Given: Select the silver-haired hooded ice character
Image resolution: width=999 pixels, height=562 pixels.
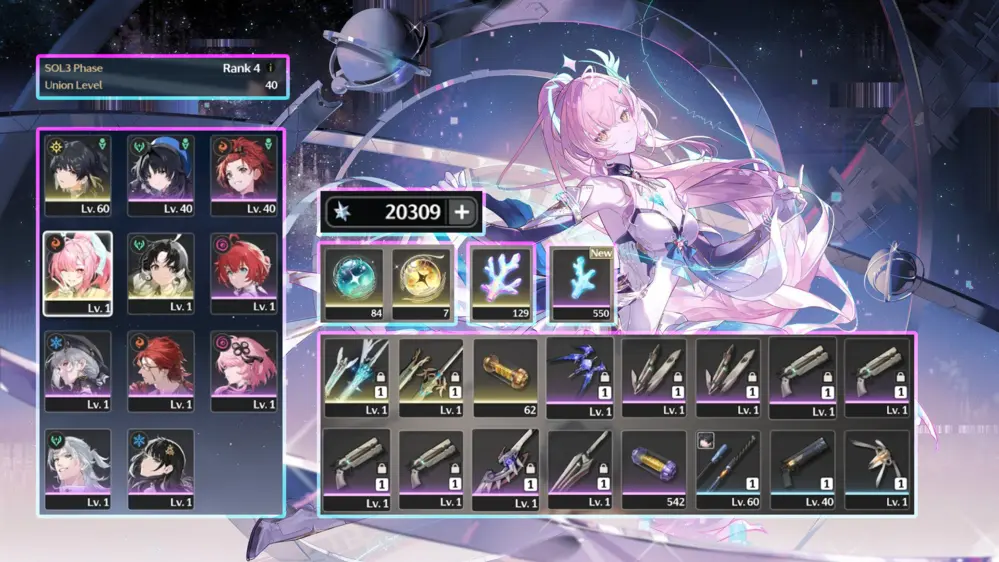Looking at the screenshot, I should (x=78, y=371).
